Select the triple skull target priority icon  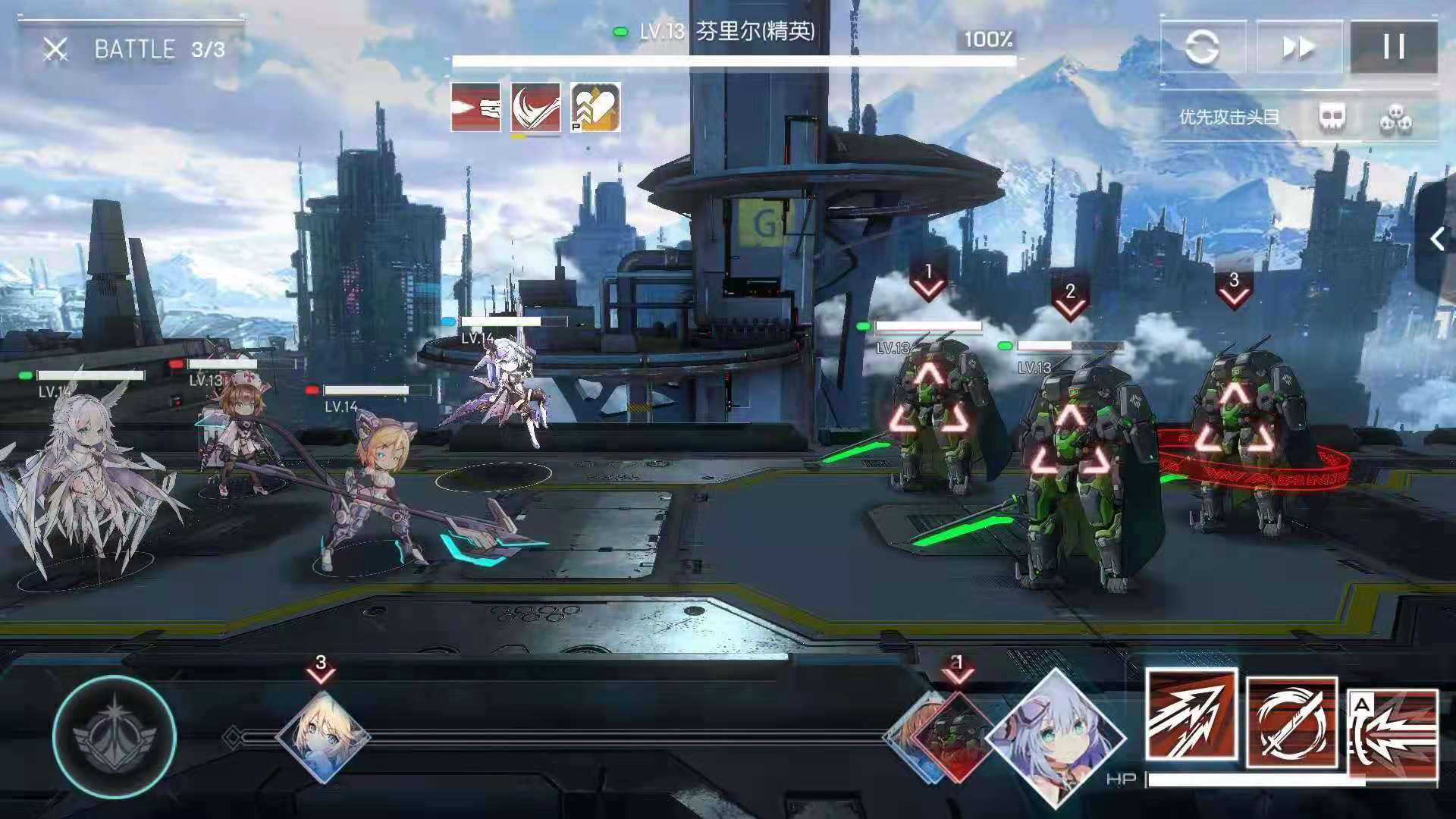pyautogui.click(x=1395, y=119)
